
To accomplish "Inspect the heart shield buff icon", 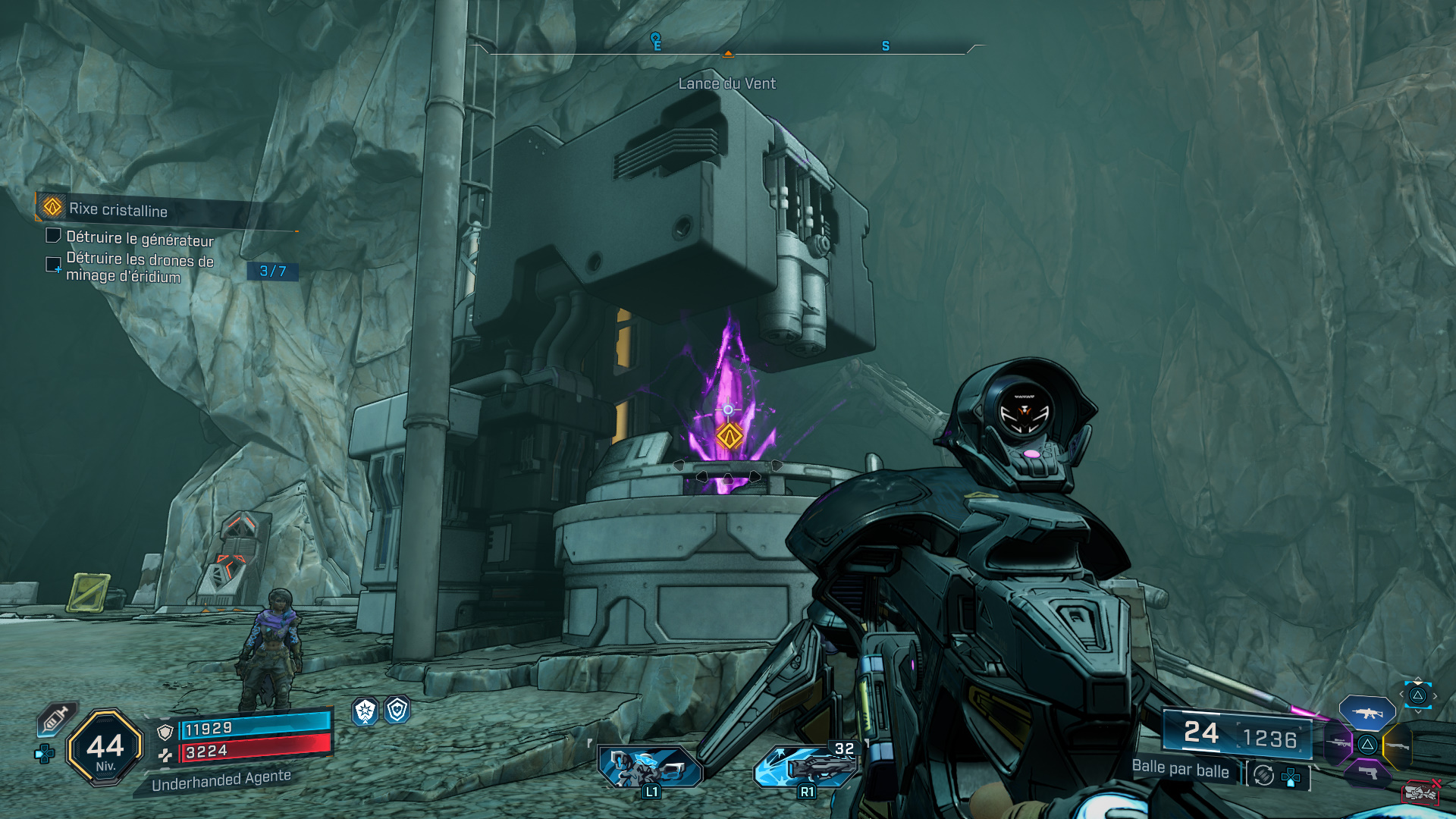I will point(397,711).
